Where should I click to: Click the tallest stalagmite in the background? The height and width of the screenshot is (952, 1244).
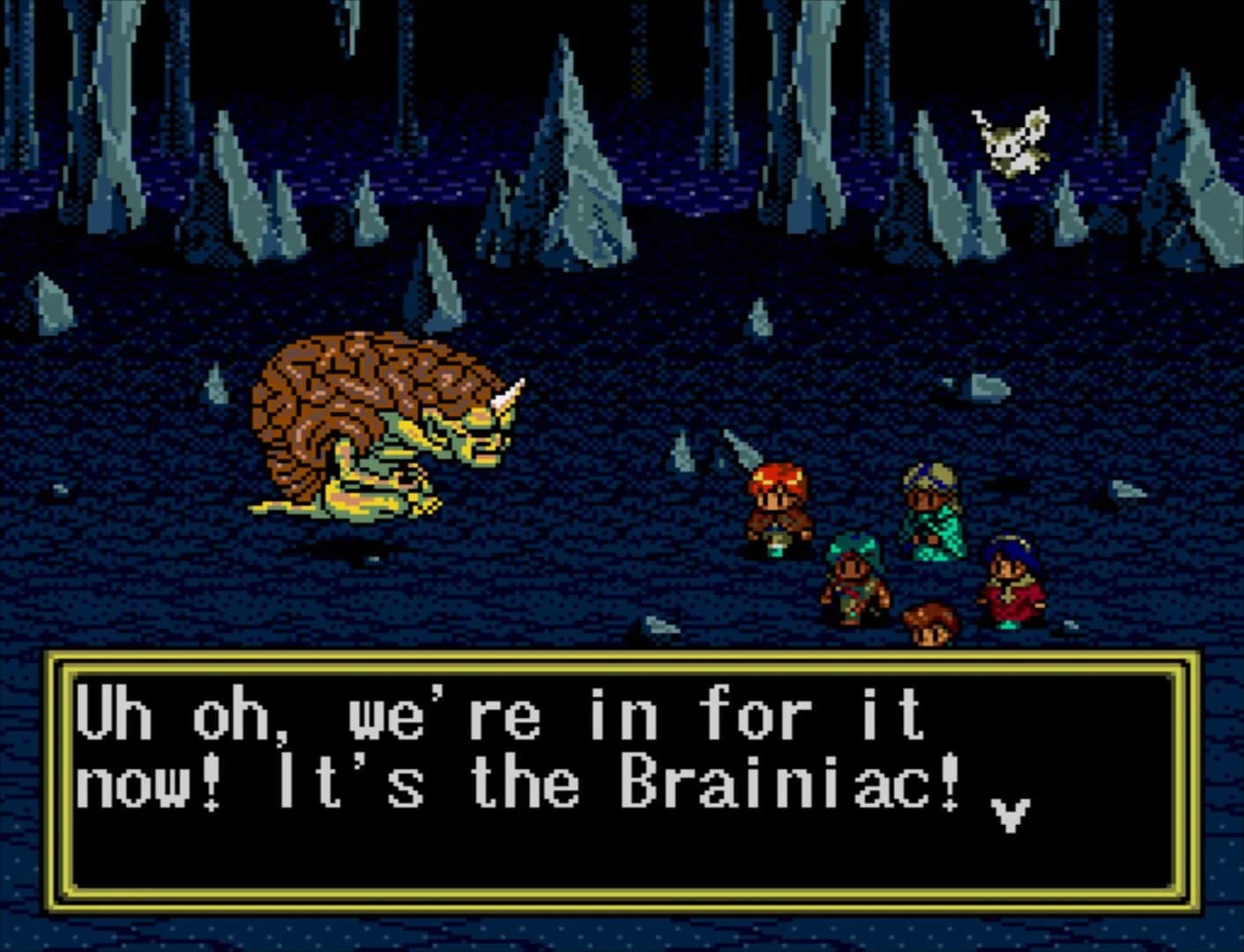click(x=571, y=159)
